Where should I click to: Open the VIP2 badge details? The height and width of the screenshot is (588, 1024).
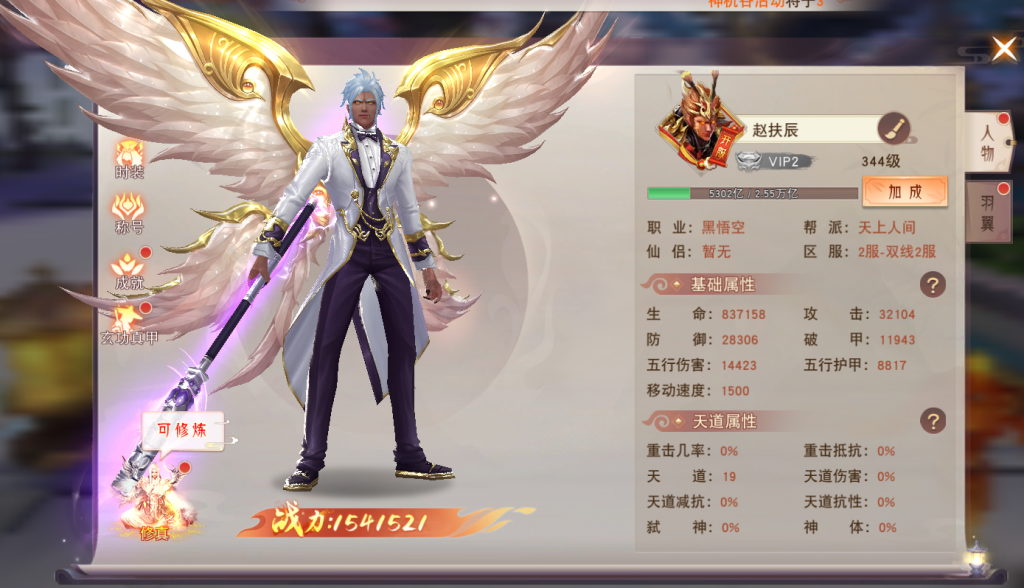coord(772,161)
